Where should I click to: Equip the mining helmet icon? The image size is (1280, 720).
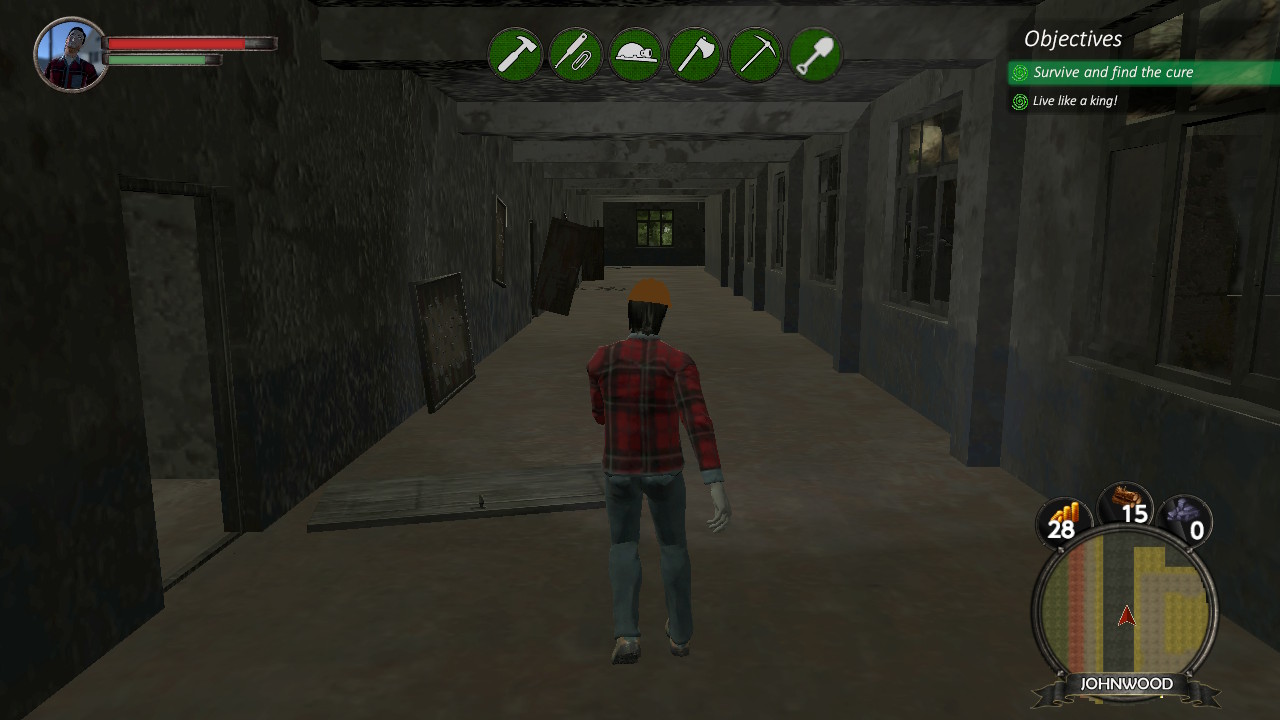click(x=635, y=55)
